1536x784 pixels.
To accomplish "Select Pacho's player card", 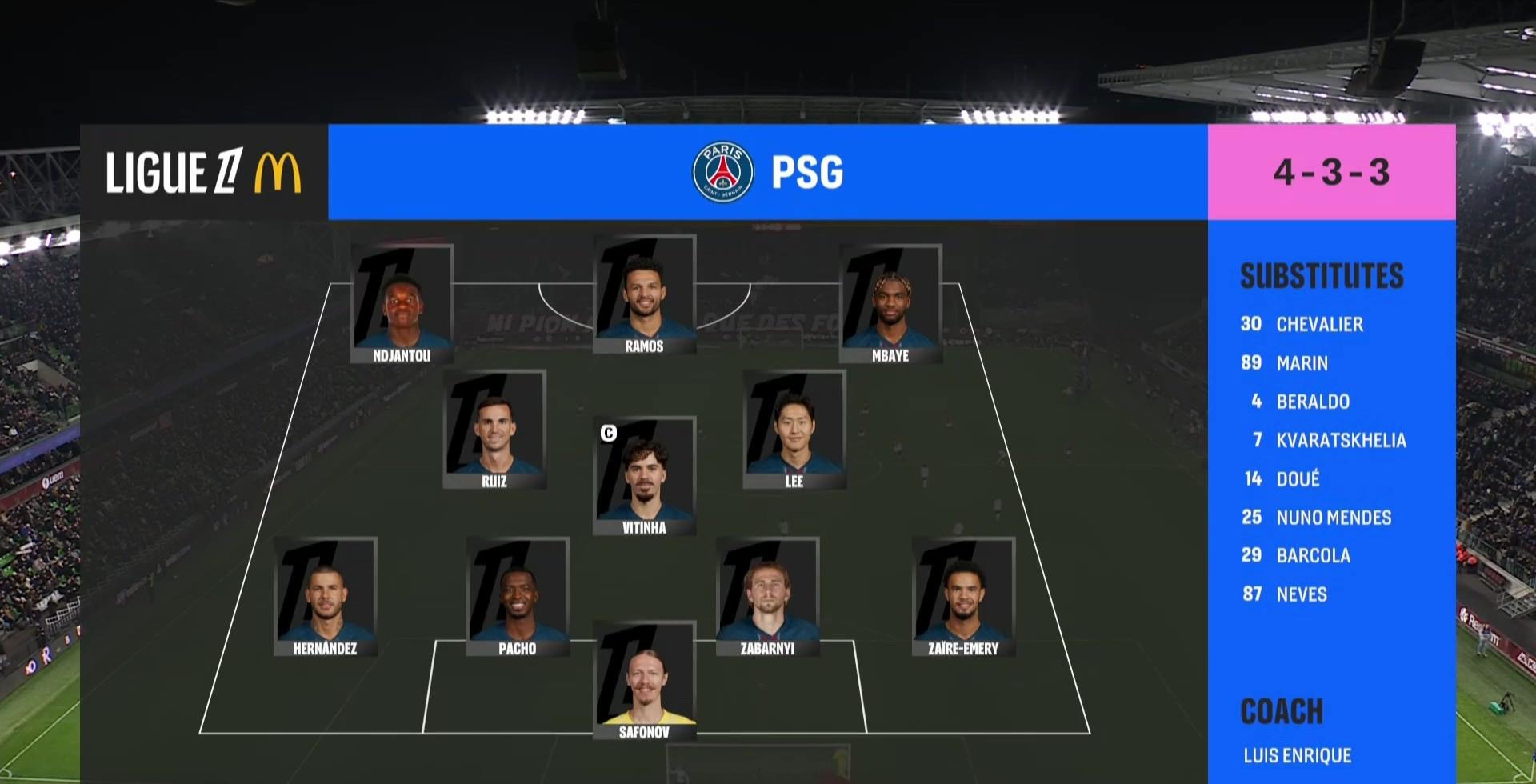I will click(518, 597).
